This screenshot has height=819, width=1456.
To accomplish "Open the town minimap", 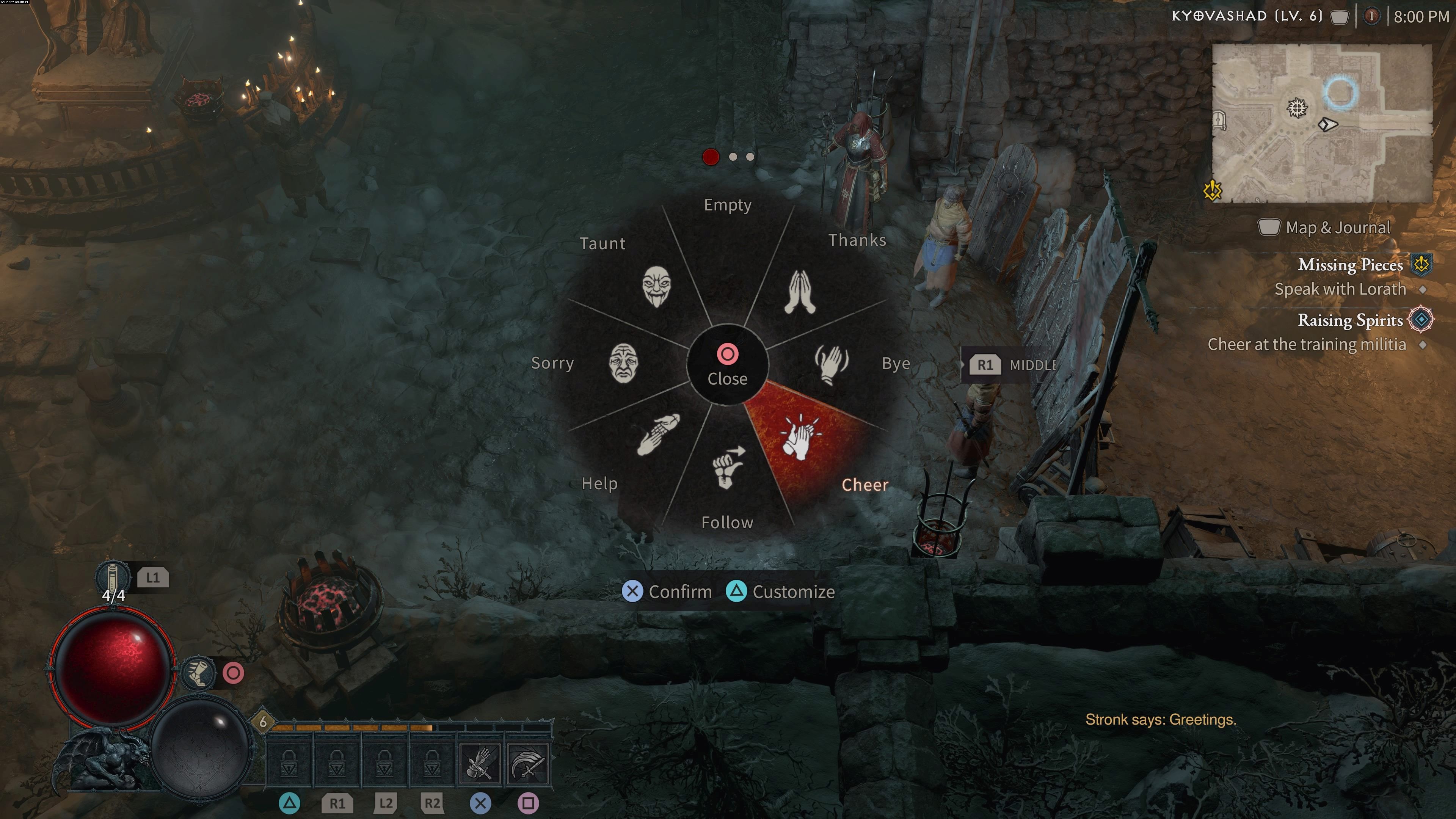I will pos(1321,123).
